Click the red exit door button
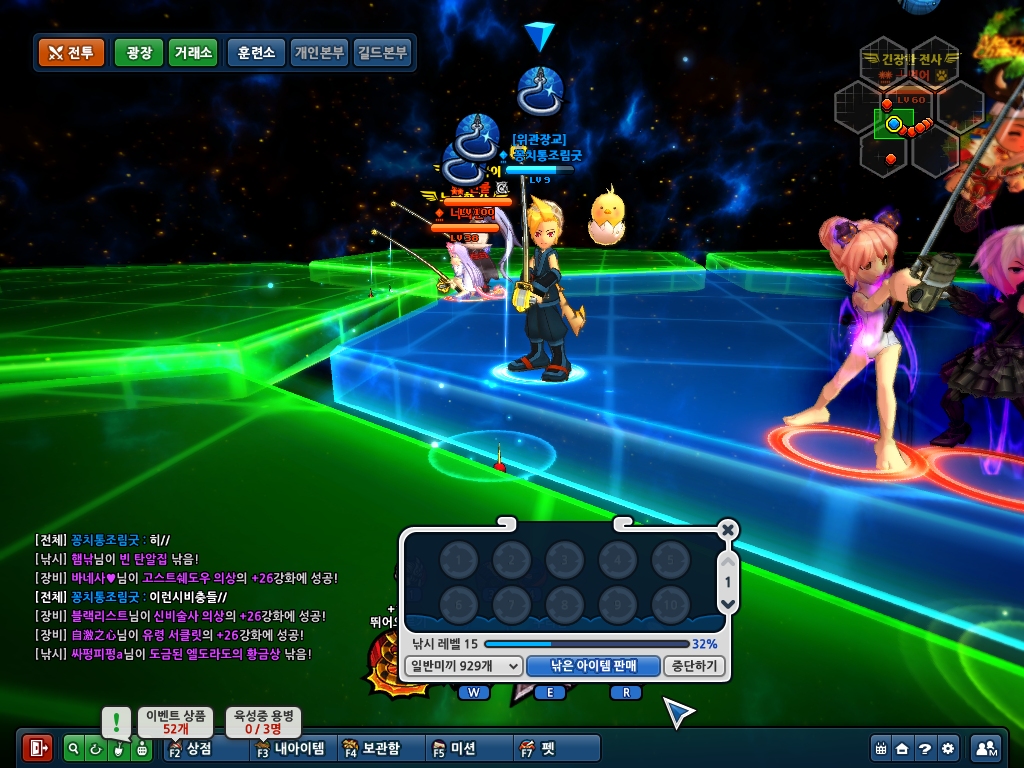This screenshot has width=1024, height=768. (38, 748)
